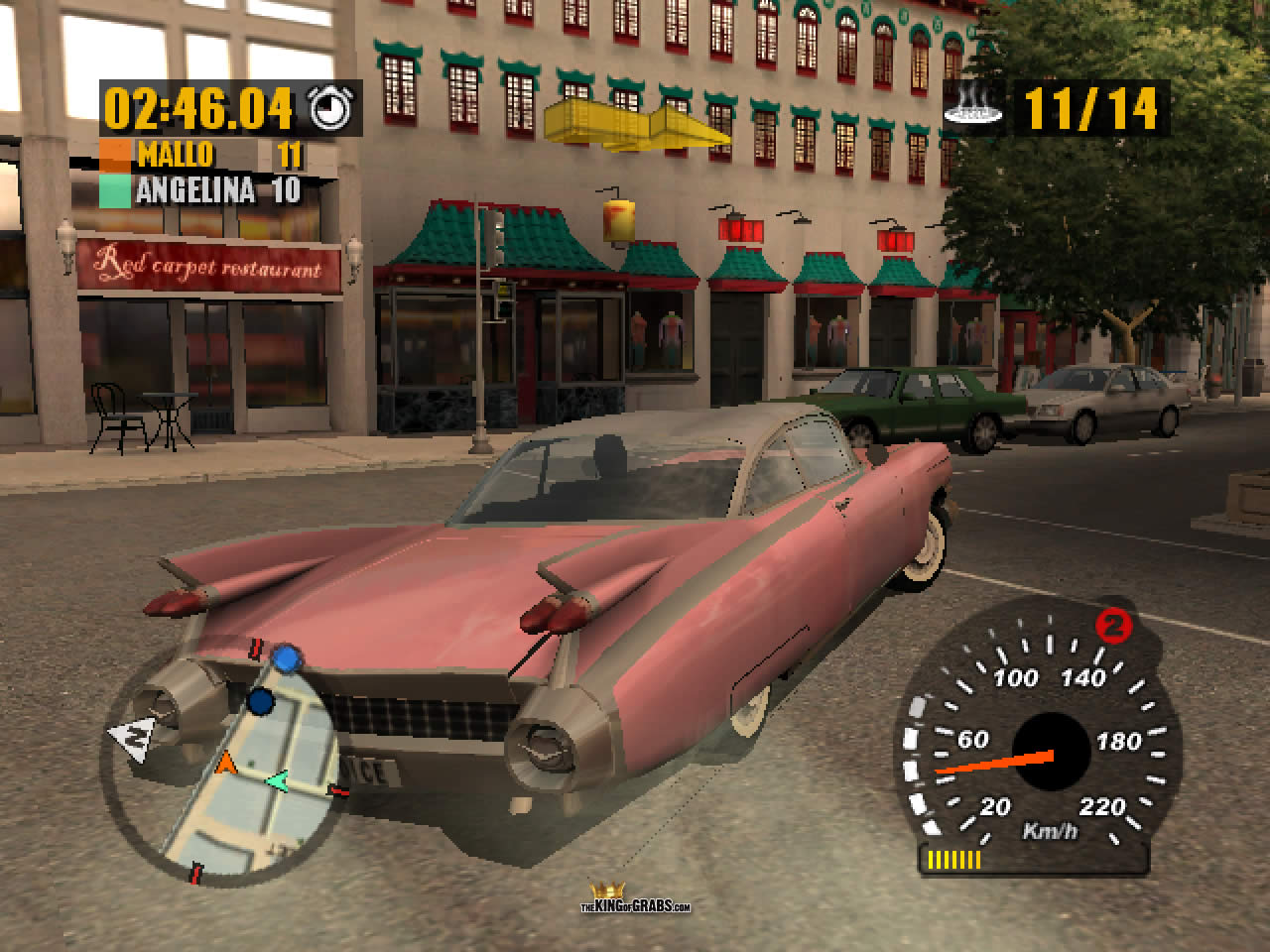Click the light blue dot on minimap
This screenshot has width=1270, height=952.
pyautogui.click(x=286, y=656)
